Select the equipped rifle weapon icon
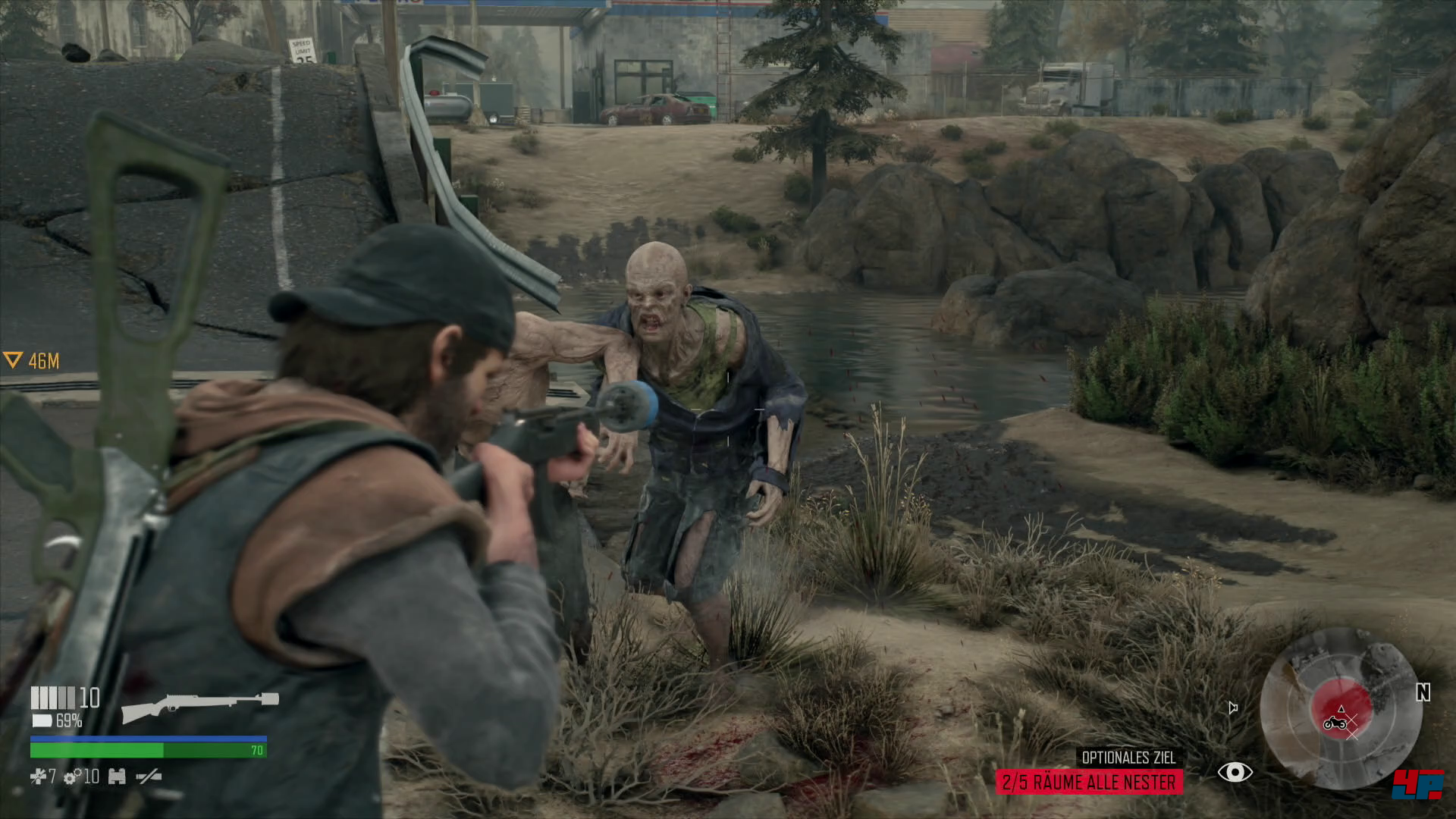 200,707
